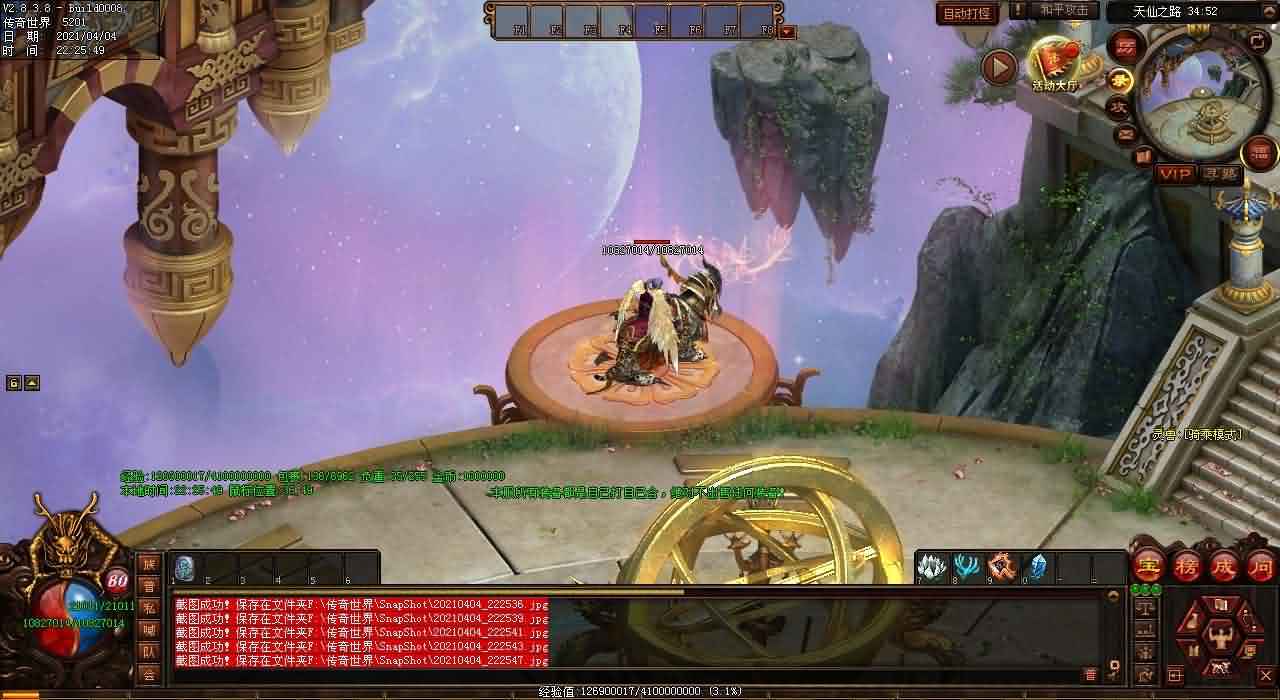Image resolution: width=1280 pixels, height=700 pixels.
Task: Click the round play arrow button
Action: pyautogui.click(x=998, y=67)
